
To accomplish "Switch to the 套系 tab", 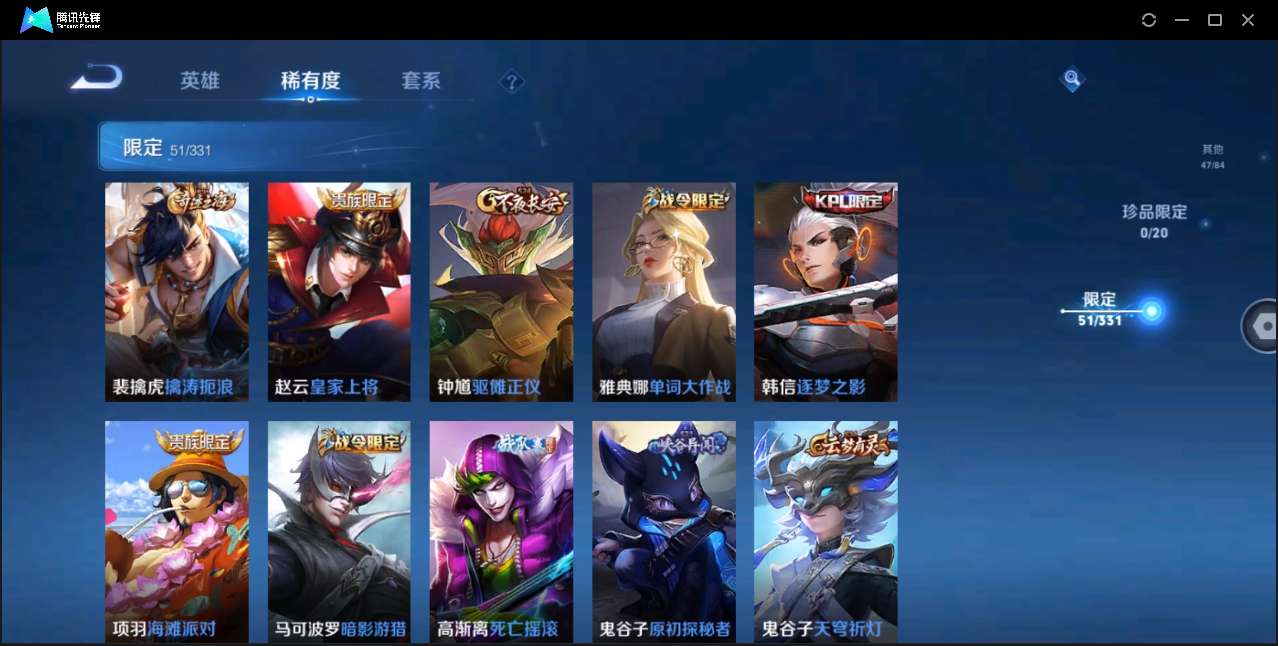I will 421,81.
